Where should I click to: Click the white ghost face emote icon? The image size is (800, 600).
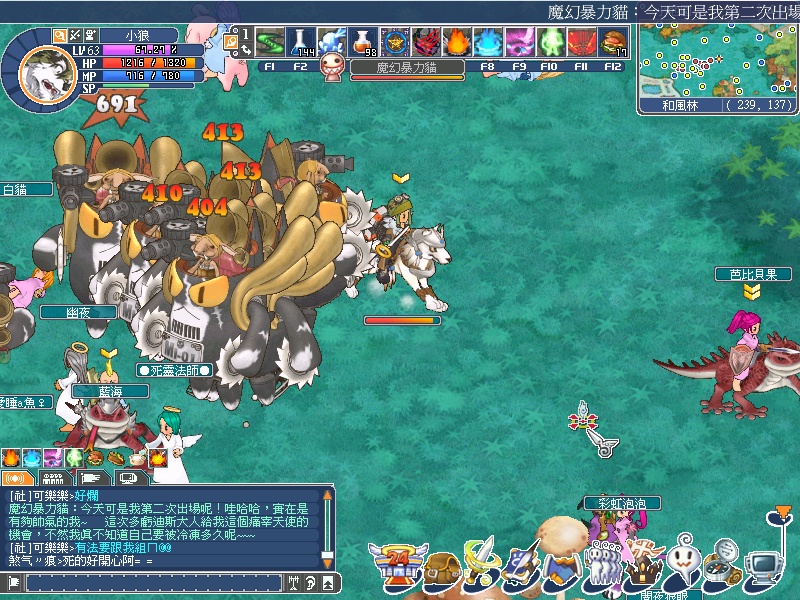click(684, 562)
